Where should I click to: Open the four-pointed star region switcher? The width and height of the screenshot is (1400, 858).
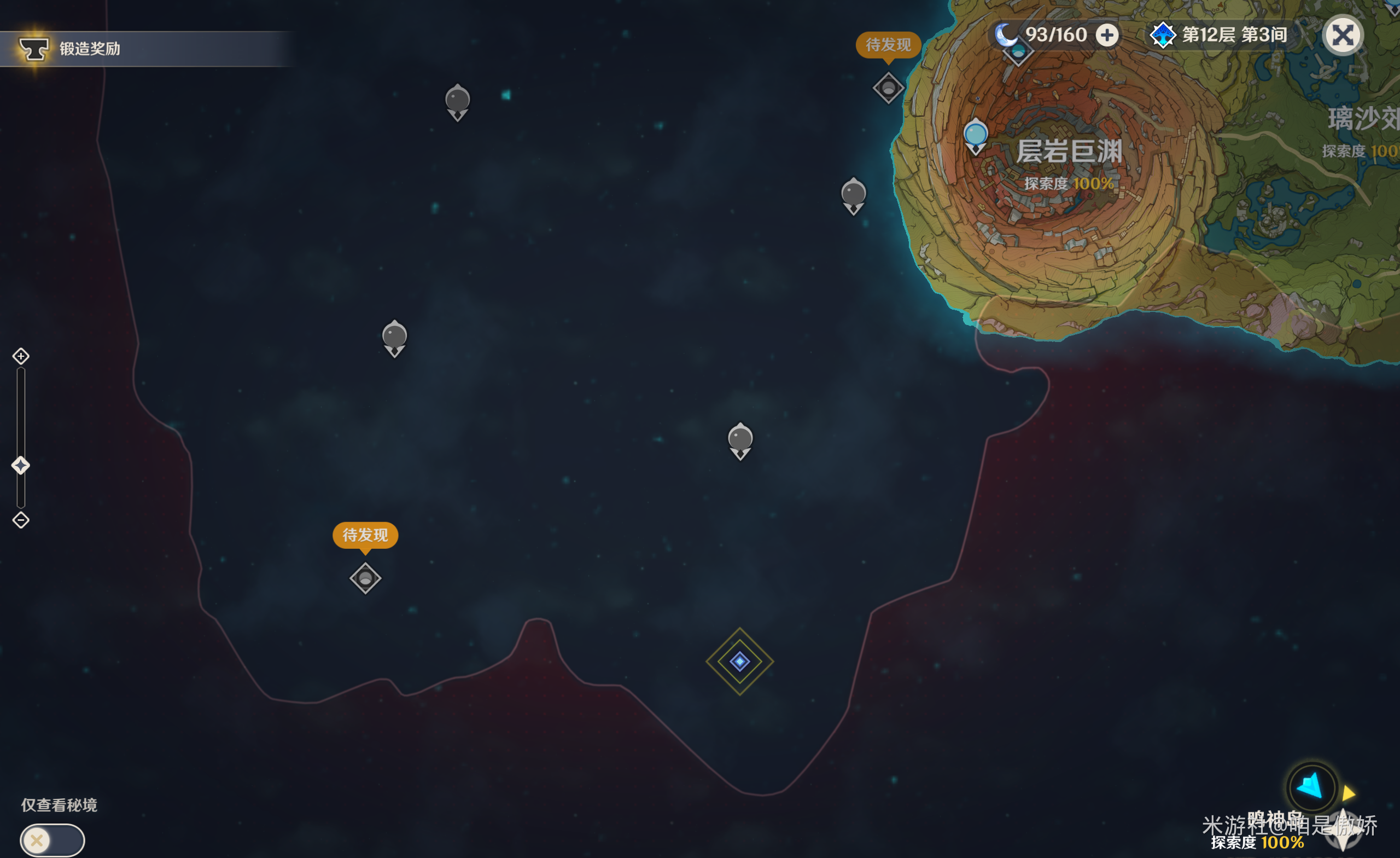point(1343,831)
